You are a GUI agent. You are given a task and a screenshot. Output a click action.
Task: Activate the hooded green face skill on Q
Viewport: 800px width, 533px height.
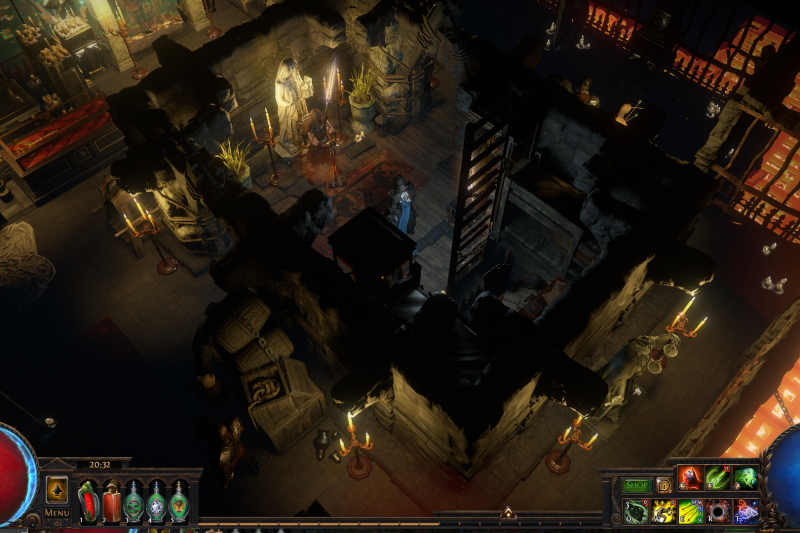point(637,512)
